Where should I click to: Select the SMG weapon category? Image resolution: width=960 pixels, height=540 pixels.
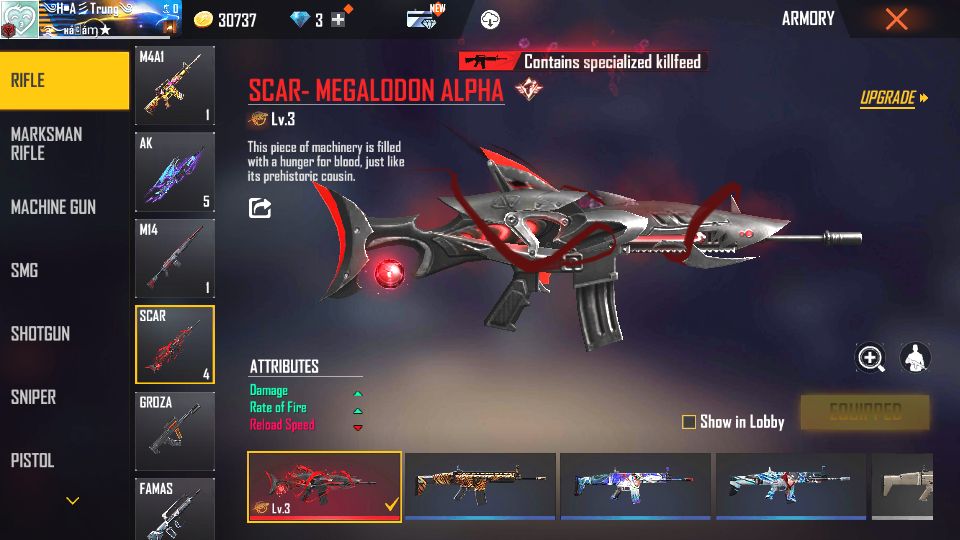24,270
